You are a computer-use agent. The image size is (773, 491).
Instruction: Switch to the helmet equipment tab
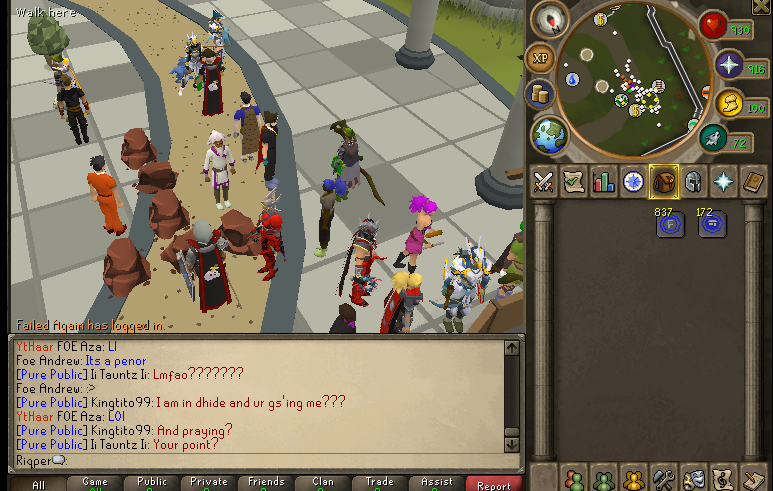point(692,181)
